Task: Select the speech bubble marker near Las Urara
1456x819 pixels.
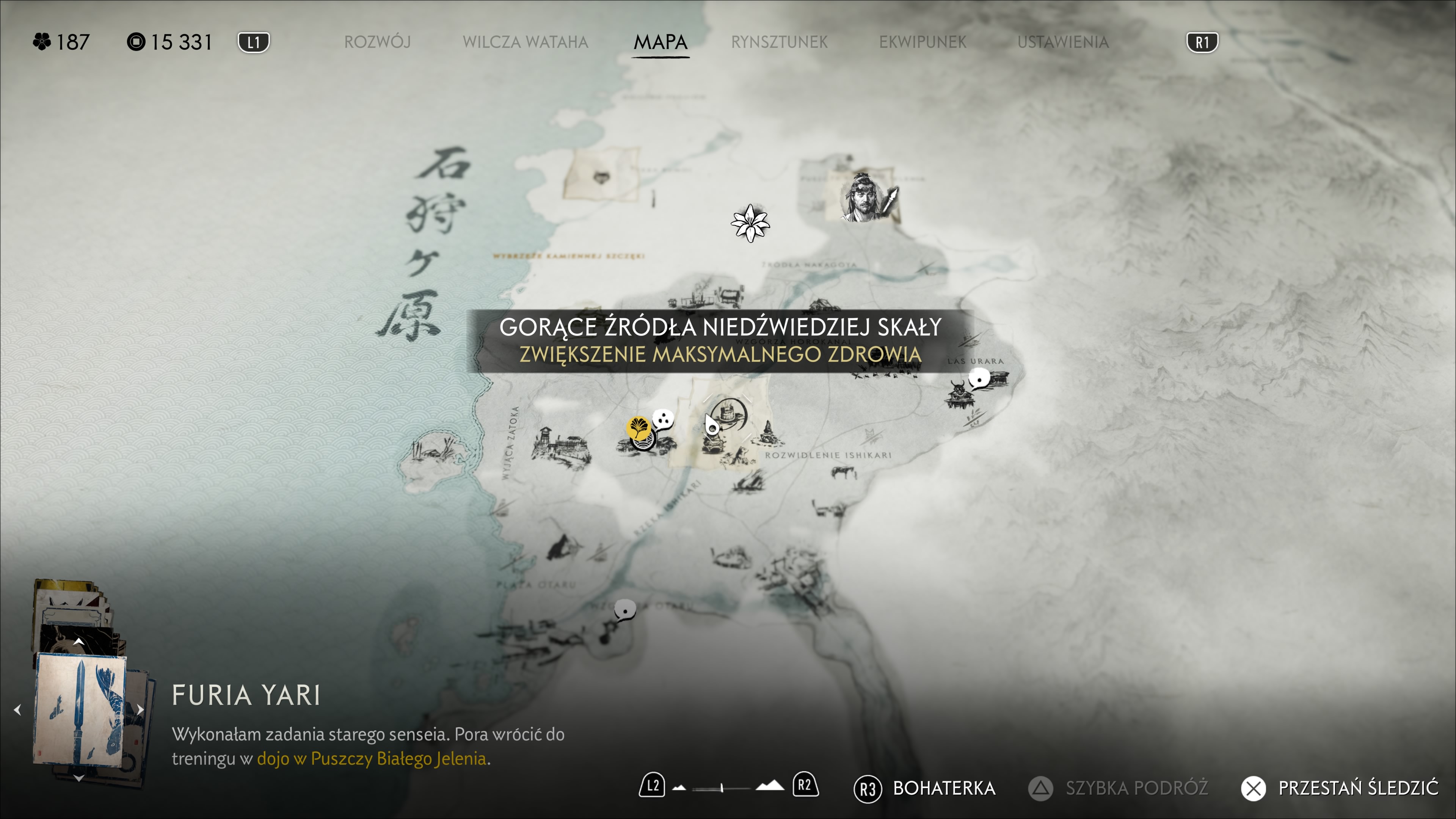Action: 979,378
